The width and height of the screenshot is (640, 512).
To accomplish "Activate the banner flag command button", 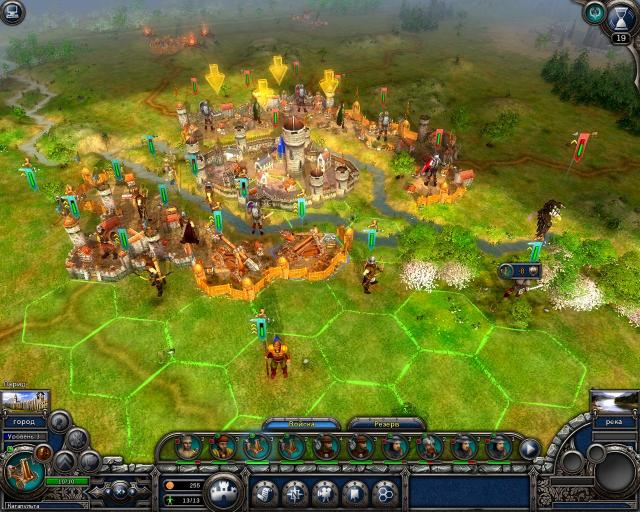I will point(354,492).
